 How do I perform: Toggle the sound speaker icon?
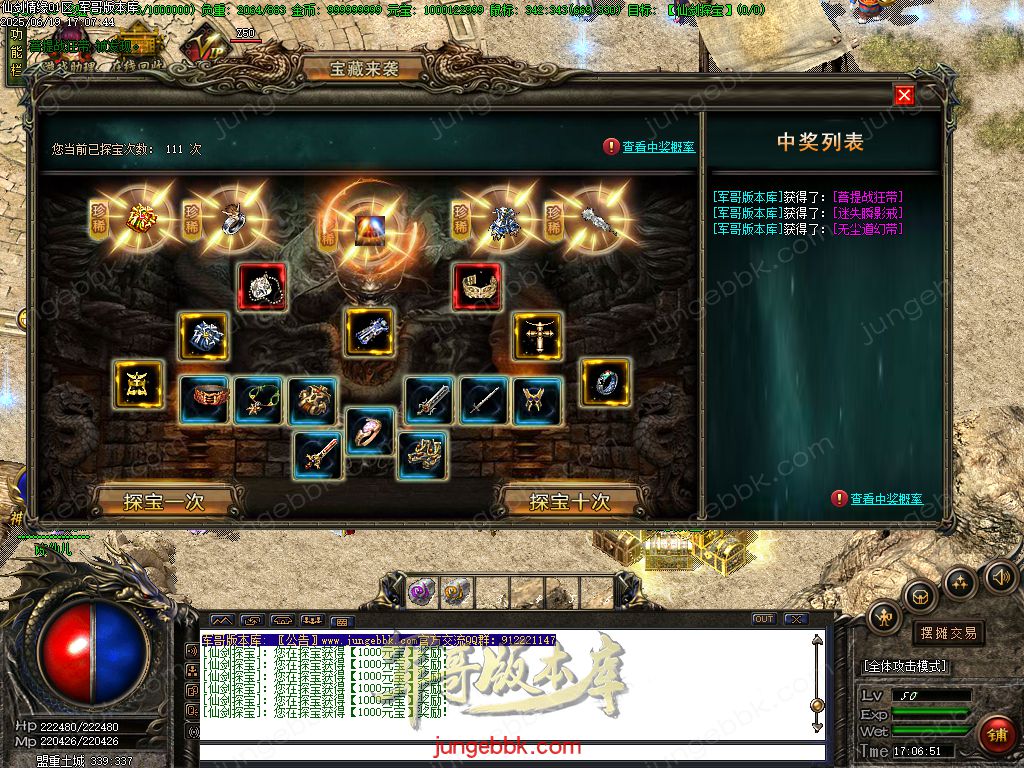point(1001,576)
